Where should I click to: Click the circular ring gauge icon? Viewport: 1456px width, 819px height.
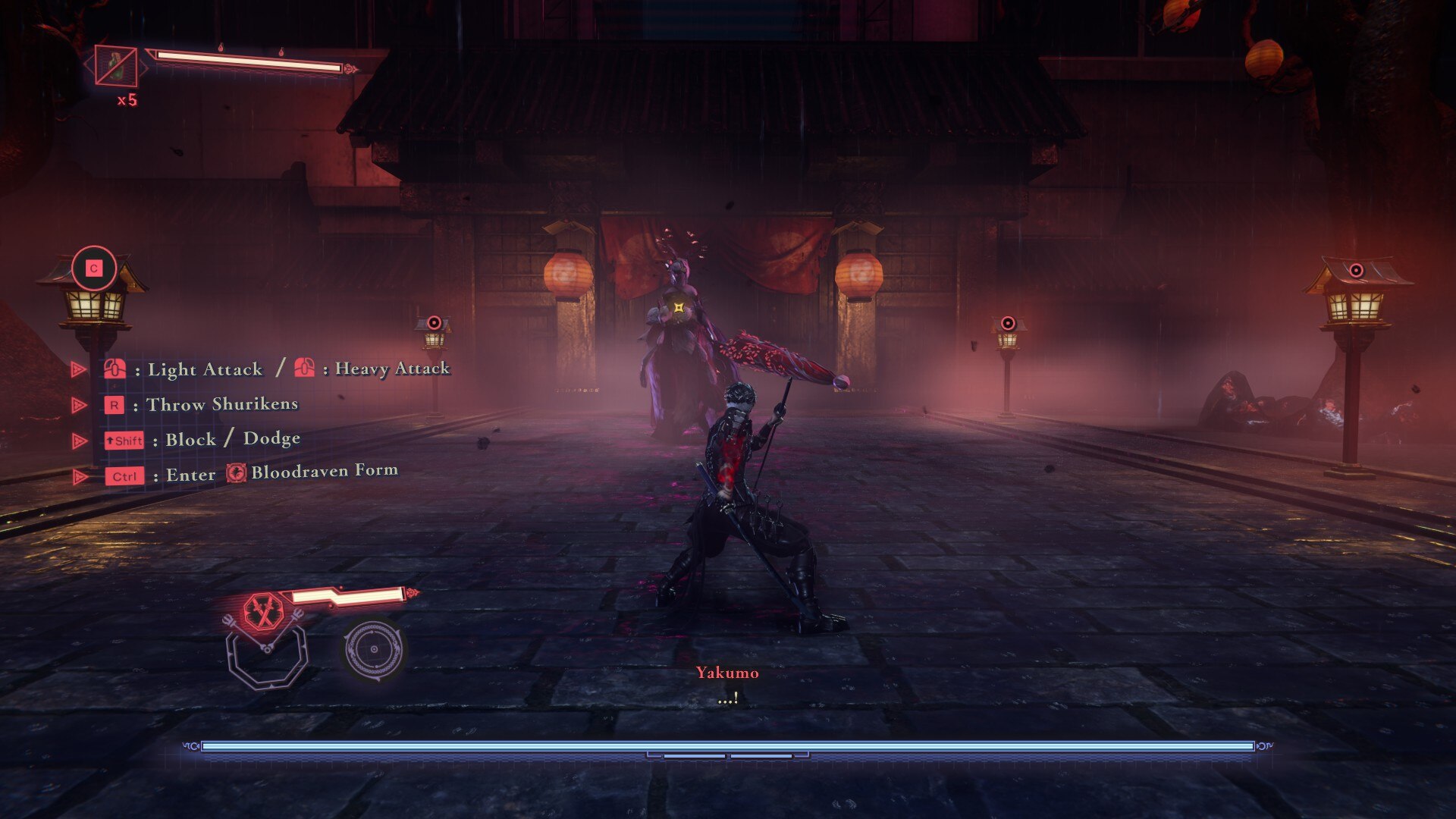373,650
